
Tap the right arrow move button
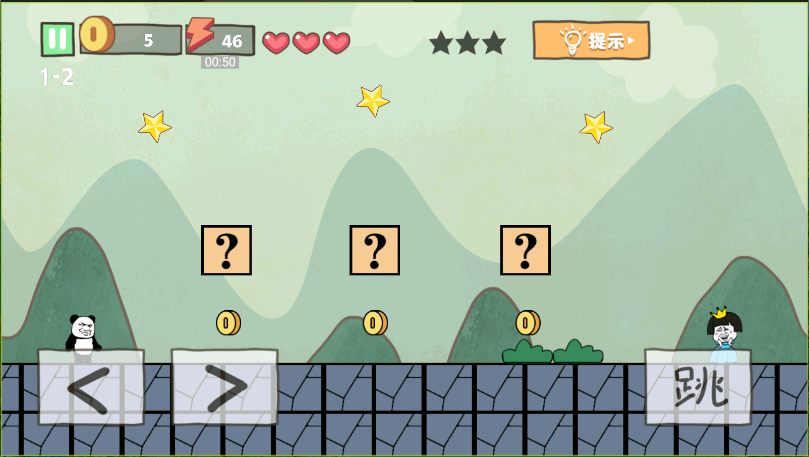coord(224,388)
